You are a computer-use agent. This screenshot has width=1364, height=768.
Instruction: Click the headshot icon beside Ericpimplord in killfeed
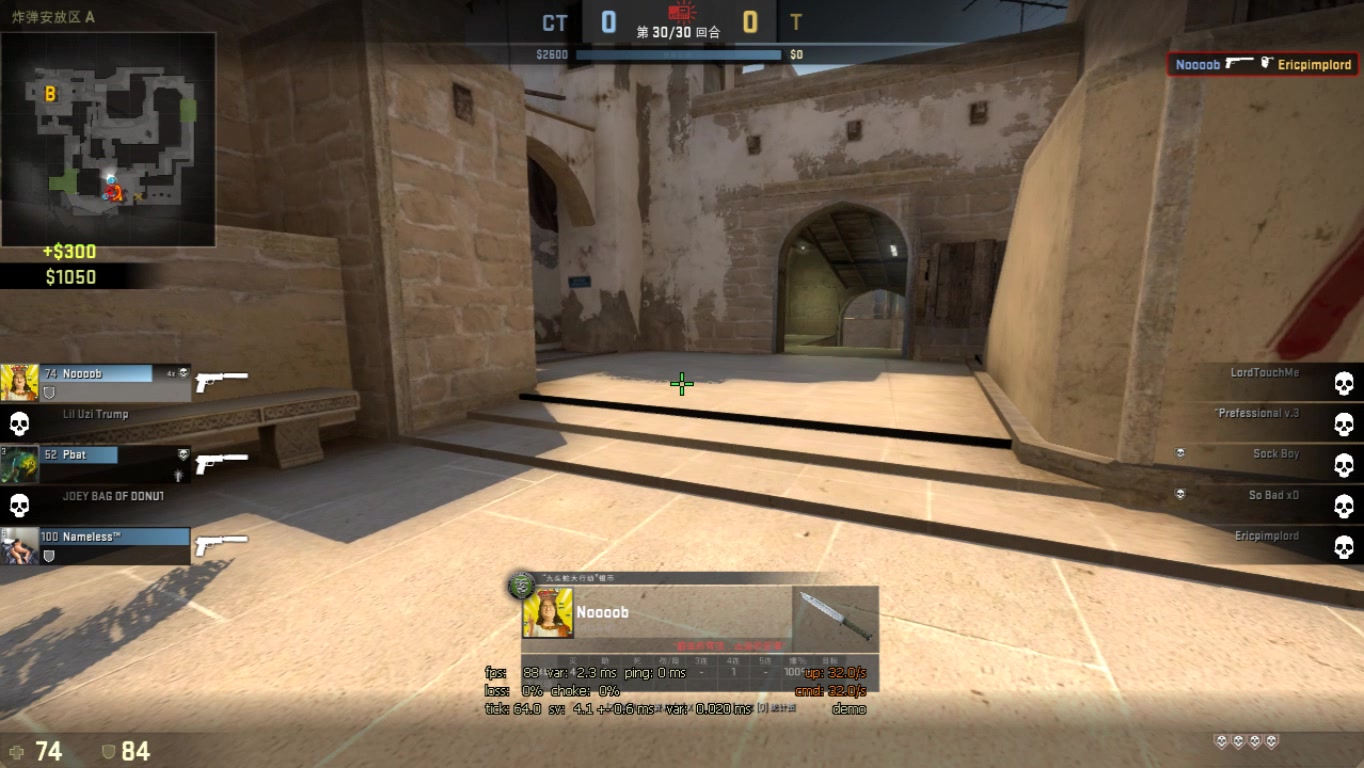[x=1267, y=63]
